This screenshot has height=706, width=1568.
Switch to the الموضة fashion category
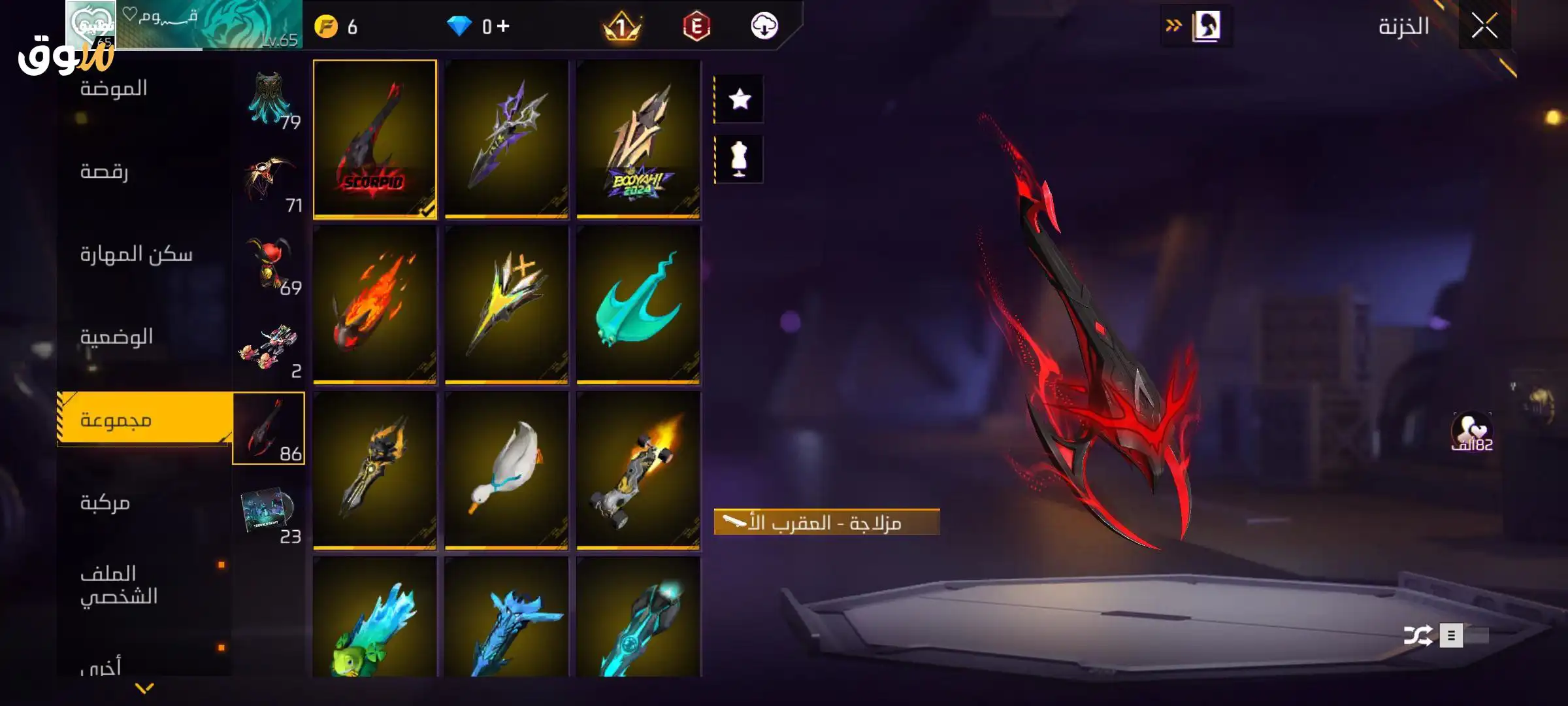point(114,89)
